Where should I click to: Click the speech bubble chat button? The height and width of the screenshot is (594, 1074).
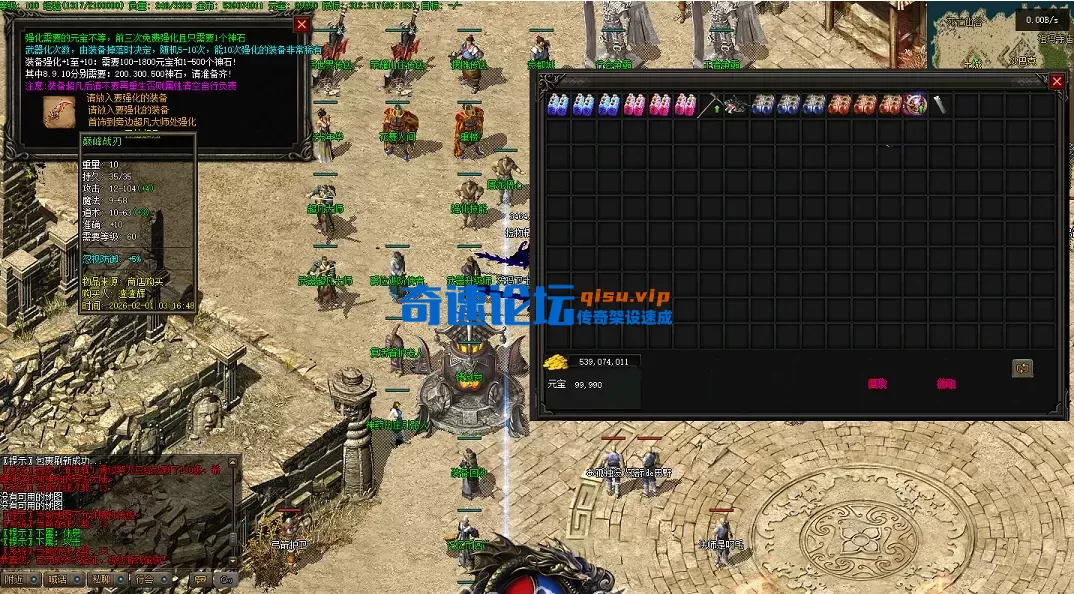tap(199, 579)
